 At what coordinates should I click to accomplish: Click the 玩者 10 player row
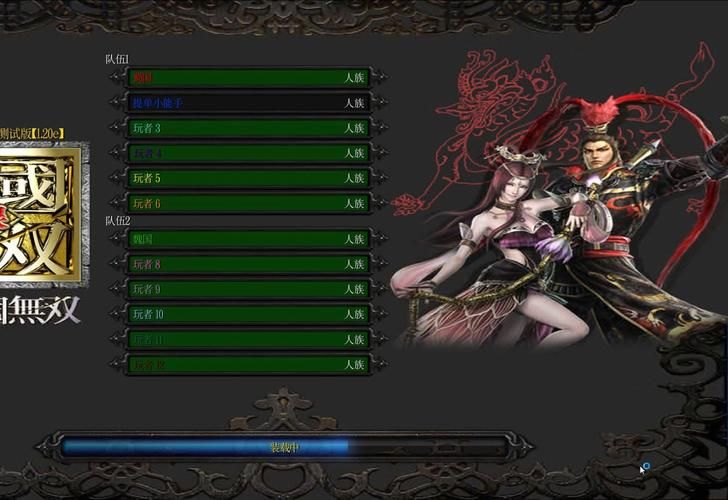(x=247, y=314)
